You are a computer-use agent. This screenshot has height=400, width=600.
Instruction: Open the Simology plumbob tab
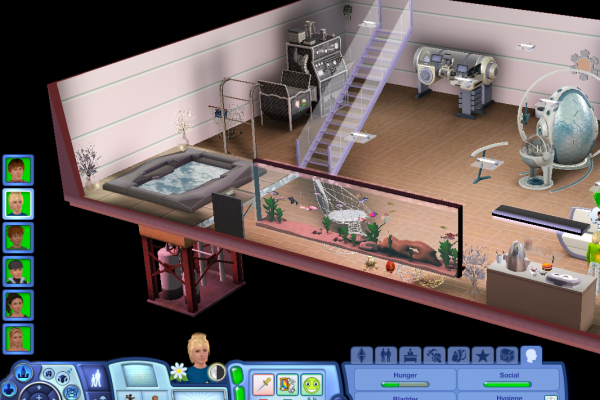coord(362,355)
